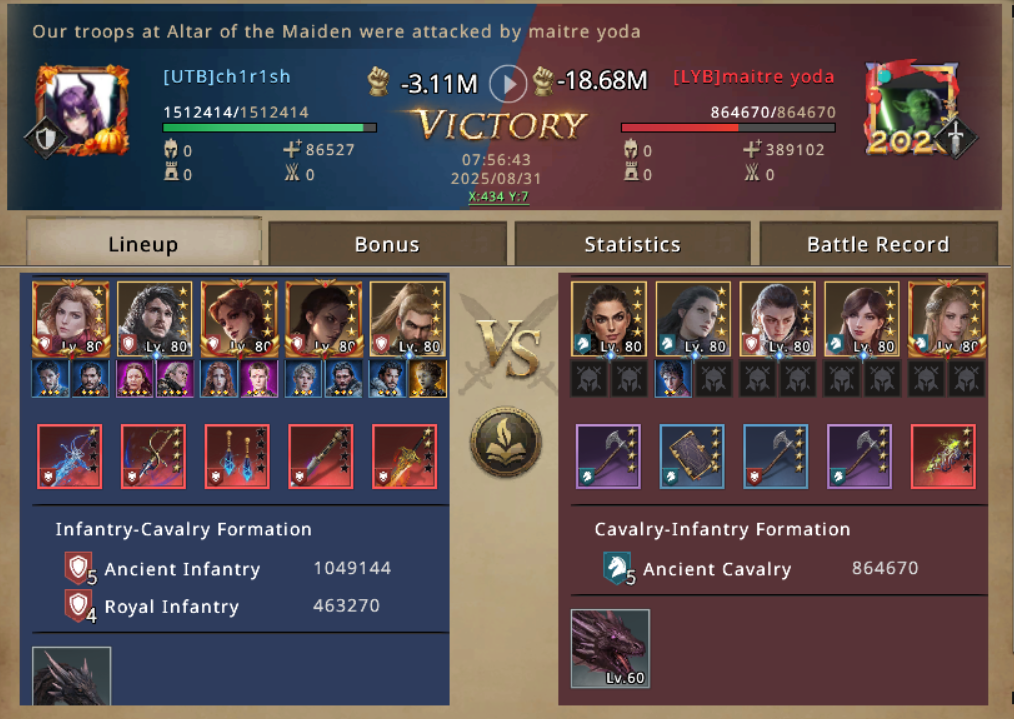Play the battle replay

click(508, 83)
